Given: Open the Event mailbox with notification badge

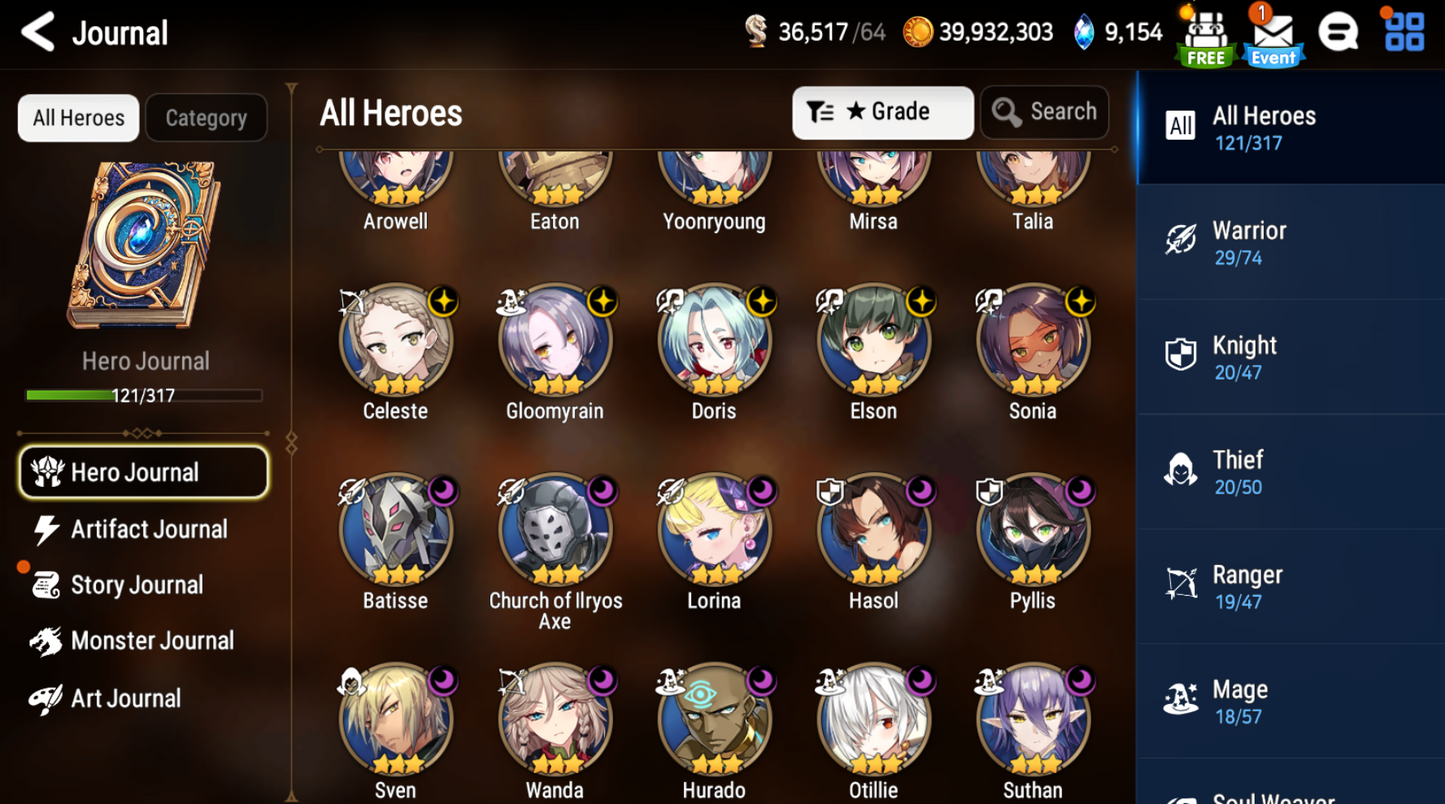Looking at the screenshot, I should pyautogui.click(x=1272, y=33).
